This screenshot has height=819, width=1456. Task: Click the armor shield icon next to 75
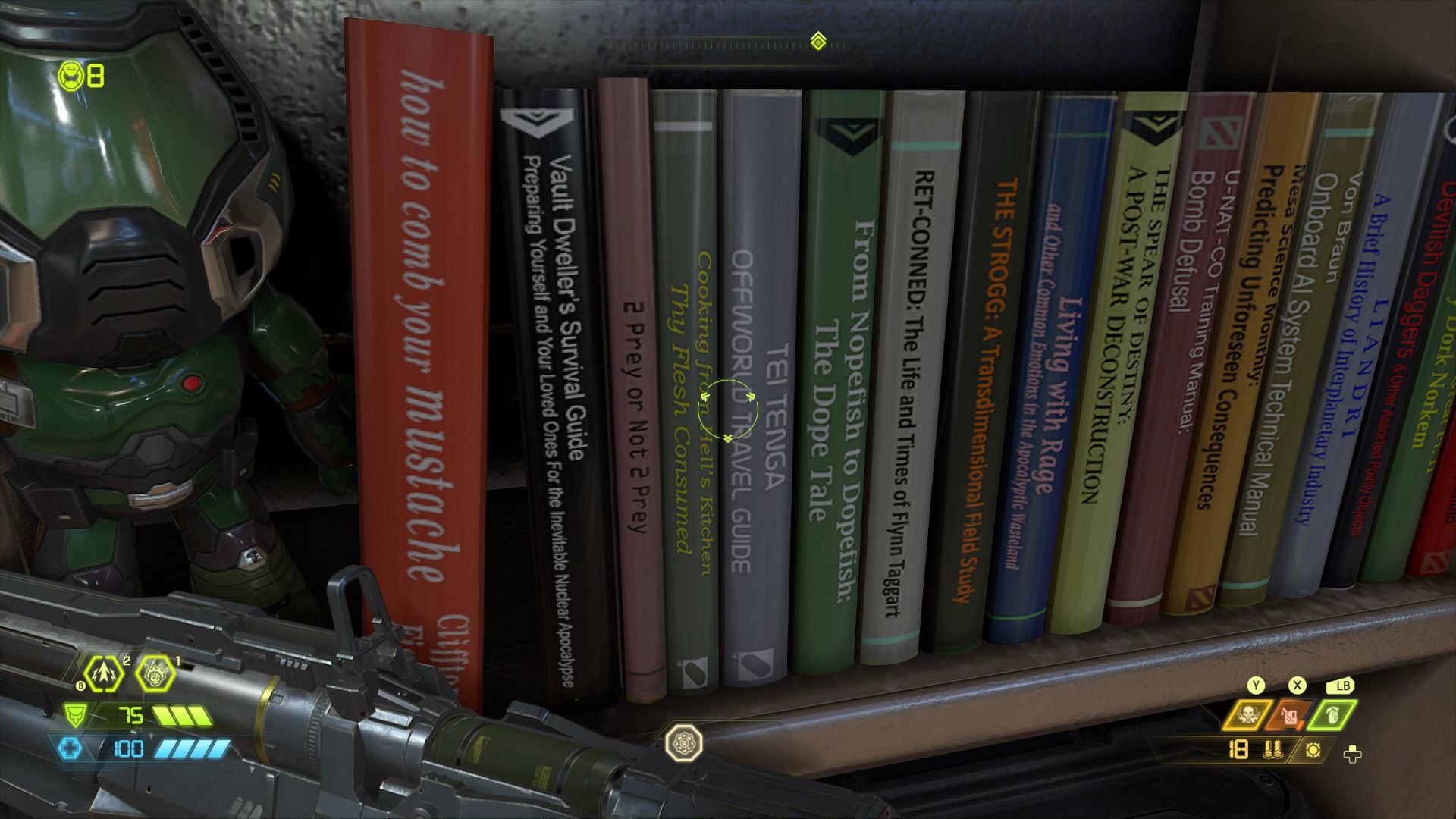click(75, 715)
